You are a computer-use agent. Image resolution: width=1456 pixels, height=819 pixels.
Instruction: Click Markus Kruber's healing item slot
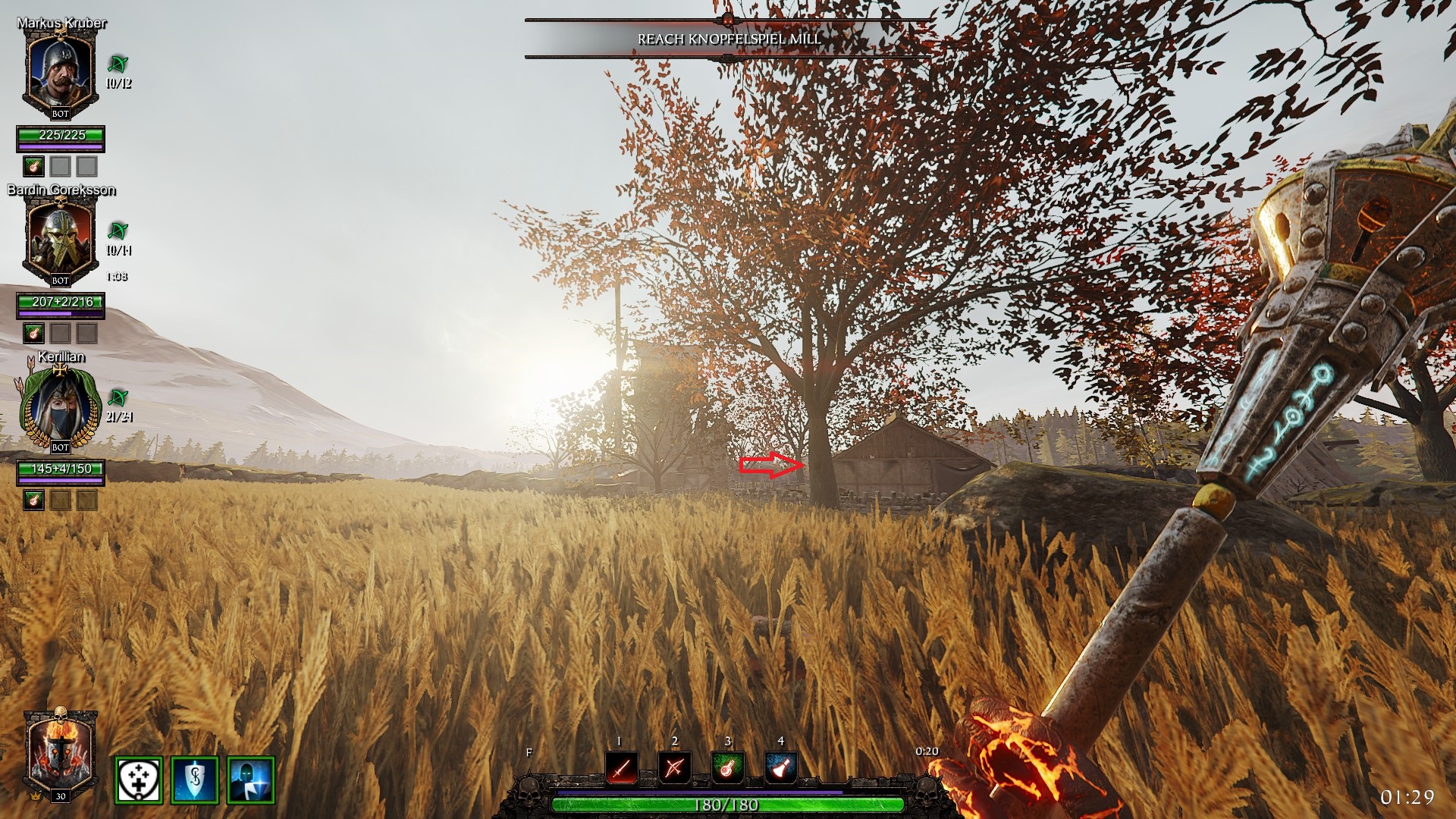click(x=33, y=166)
